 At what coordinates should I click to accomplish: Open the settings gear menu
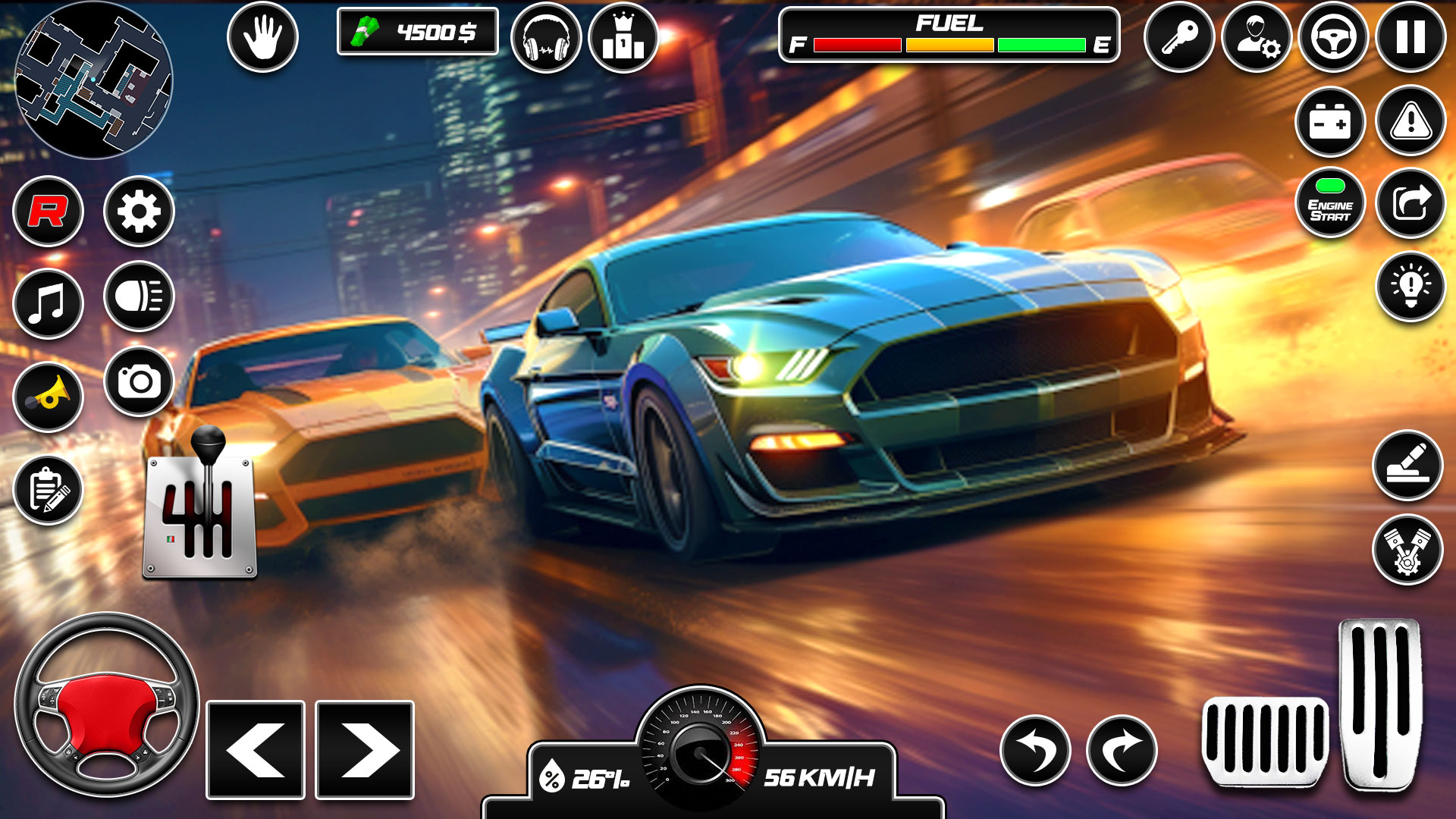pos(139,214)
